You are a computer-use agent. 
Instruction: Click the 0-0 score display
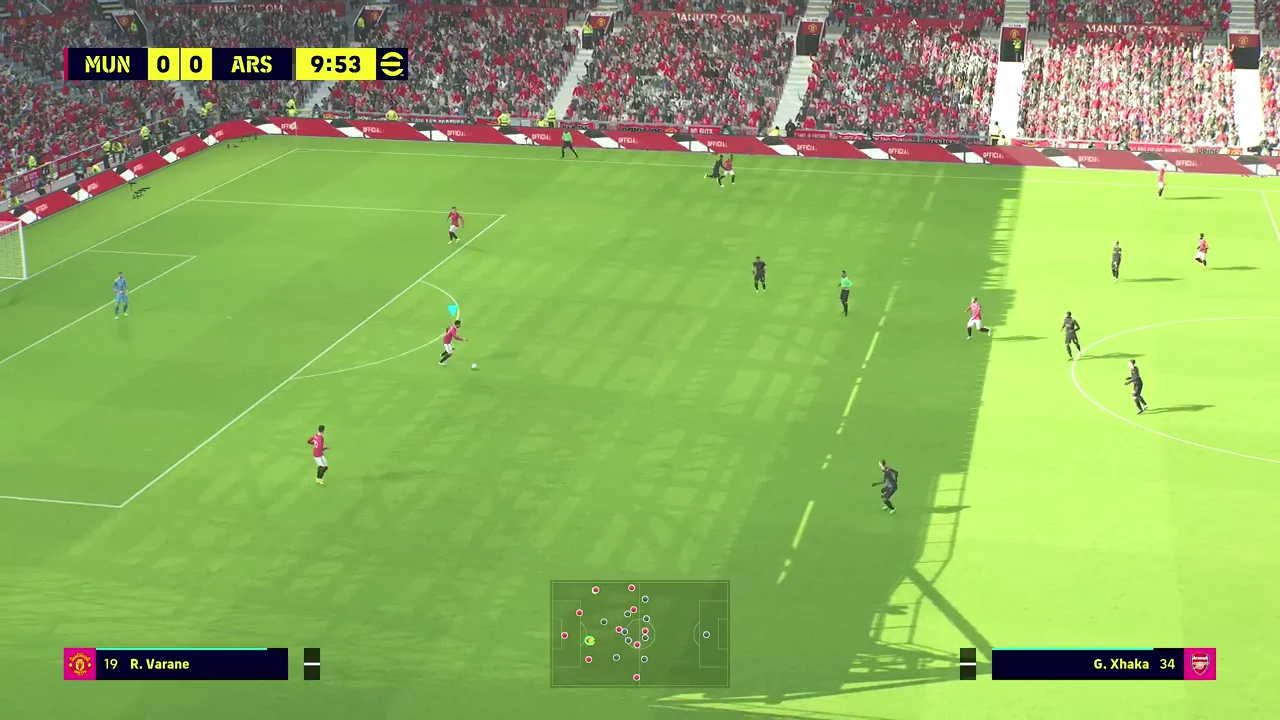tap(178, 64)
